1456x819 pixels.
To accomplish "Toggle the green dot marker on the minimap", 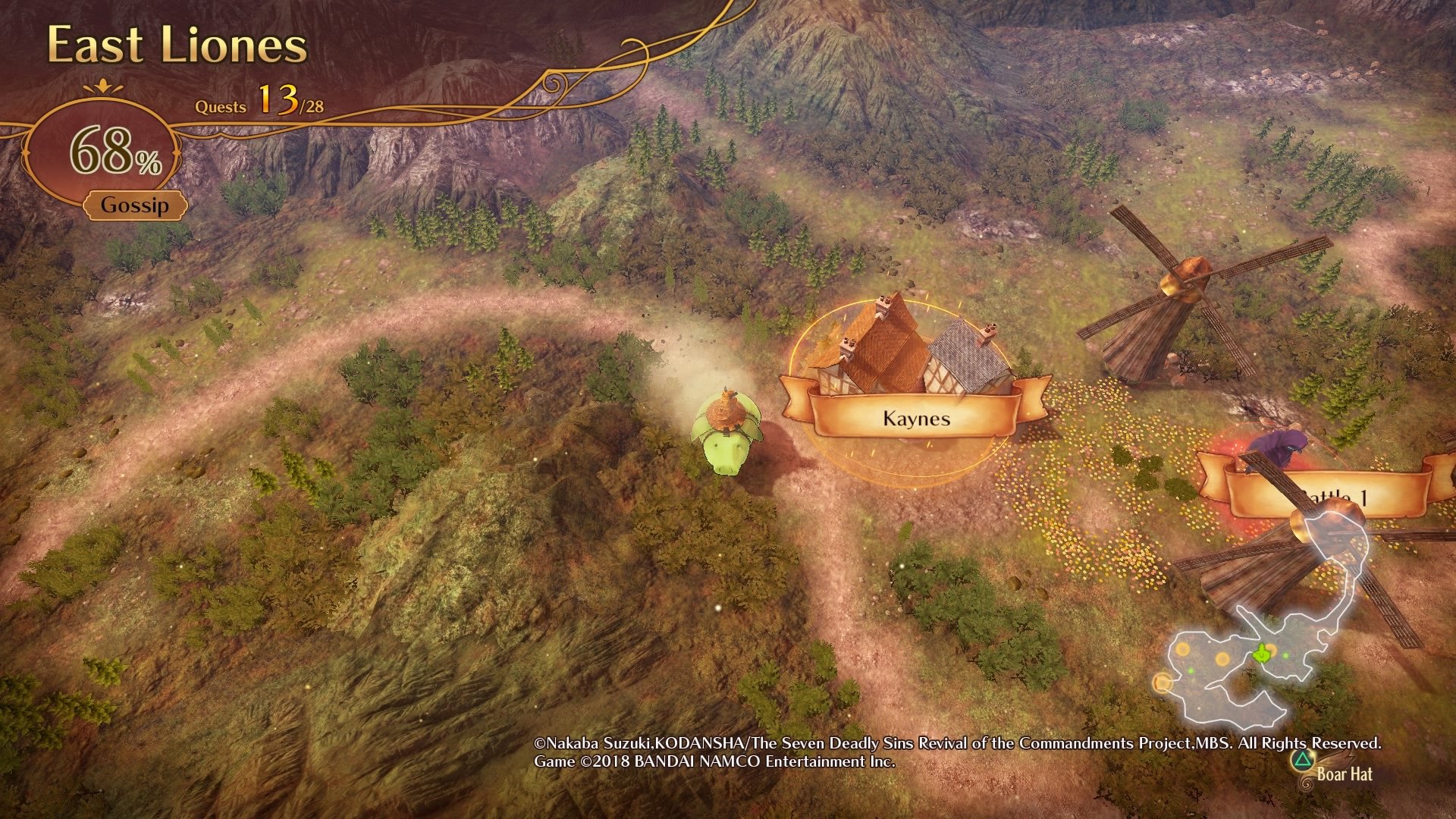I will coord(1285,654).
